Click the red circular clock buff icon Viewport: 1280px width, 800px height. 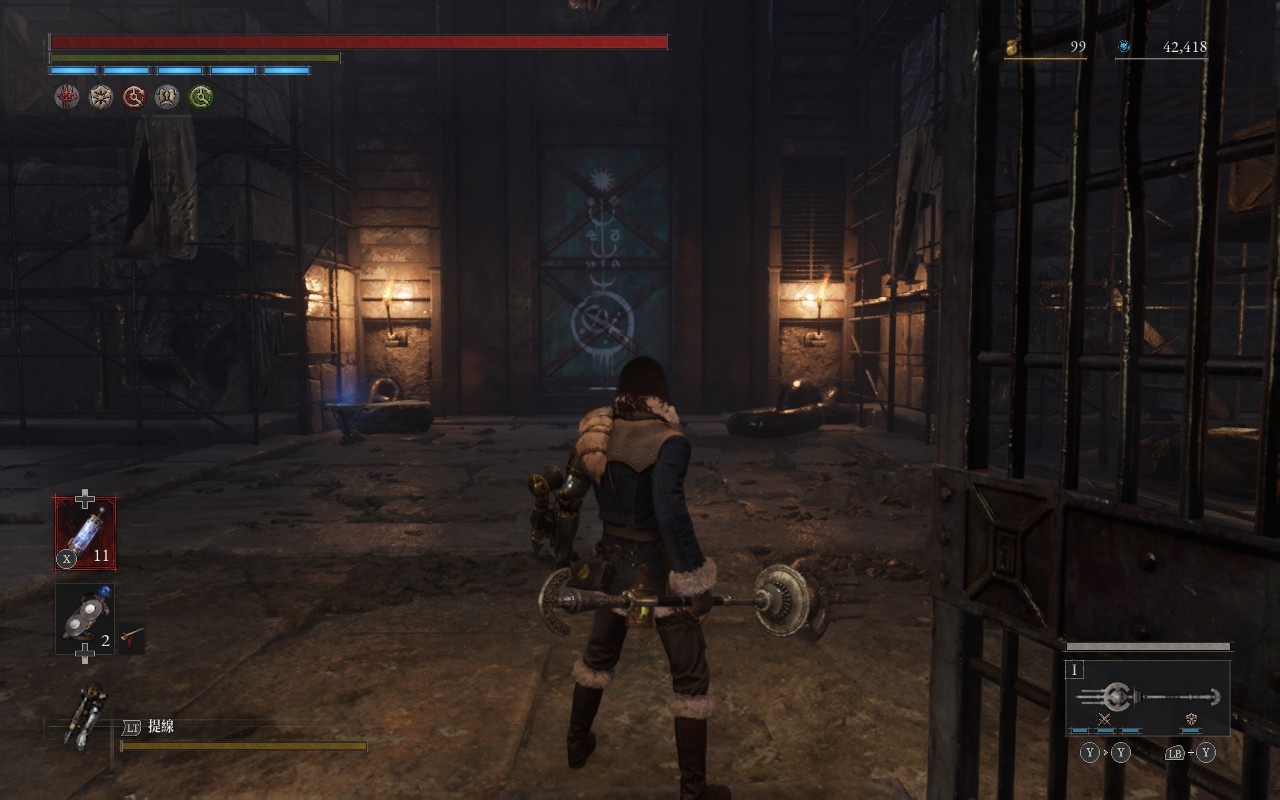134,97
